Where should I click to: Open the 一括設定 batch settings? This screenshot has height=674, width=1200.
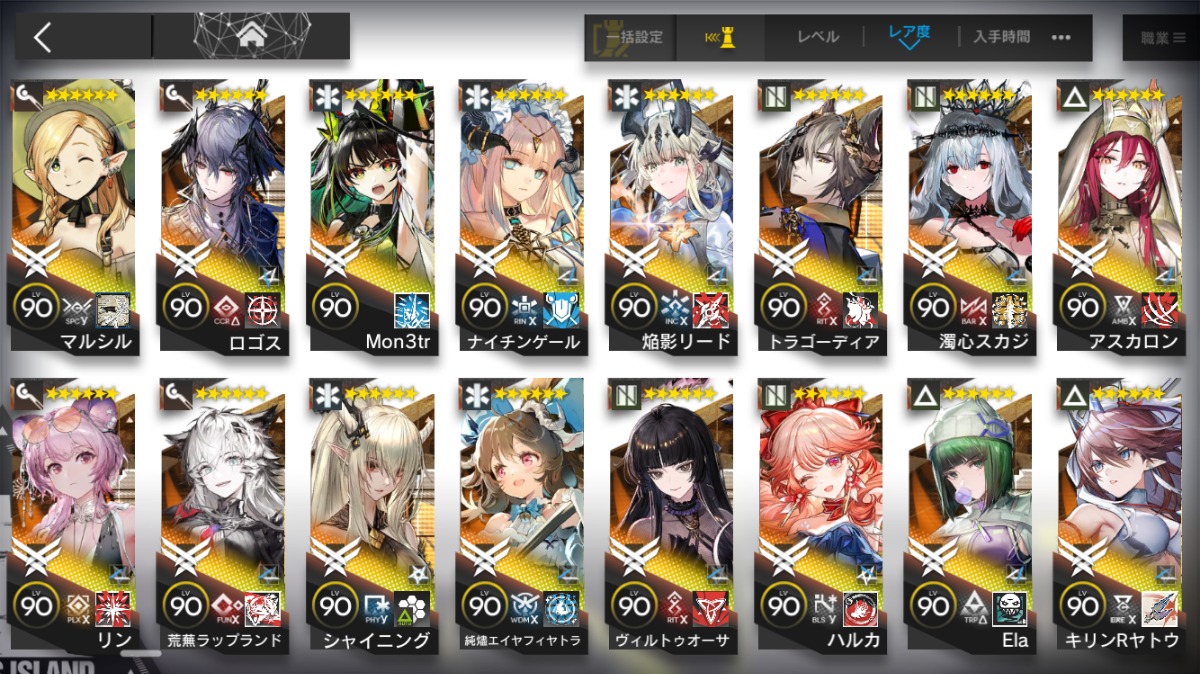coord(632,37)
